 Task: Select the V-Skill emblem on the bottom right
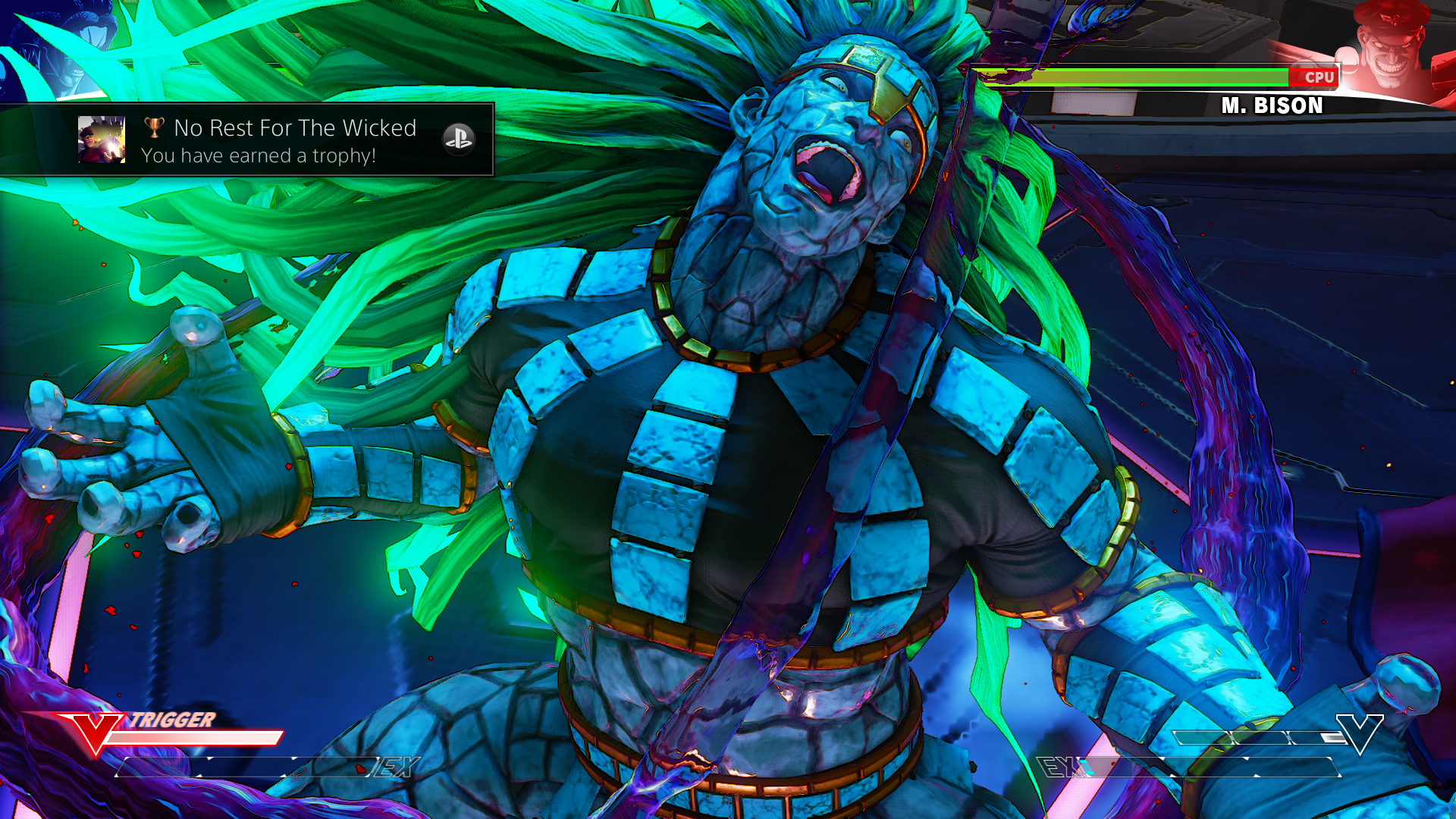tap(1360, 734)
